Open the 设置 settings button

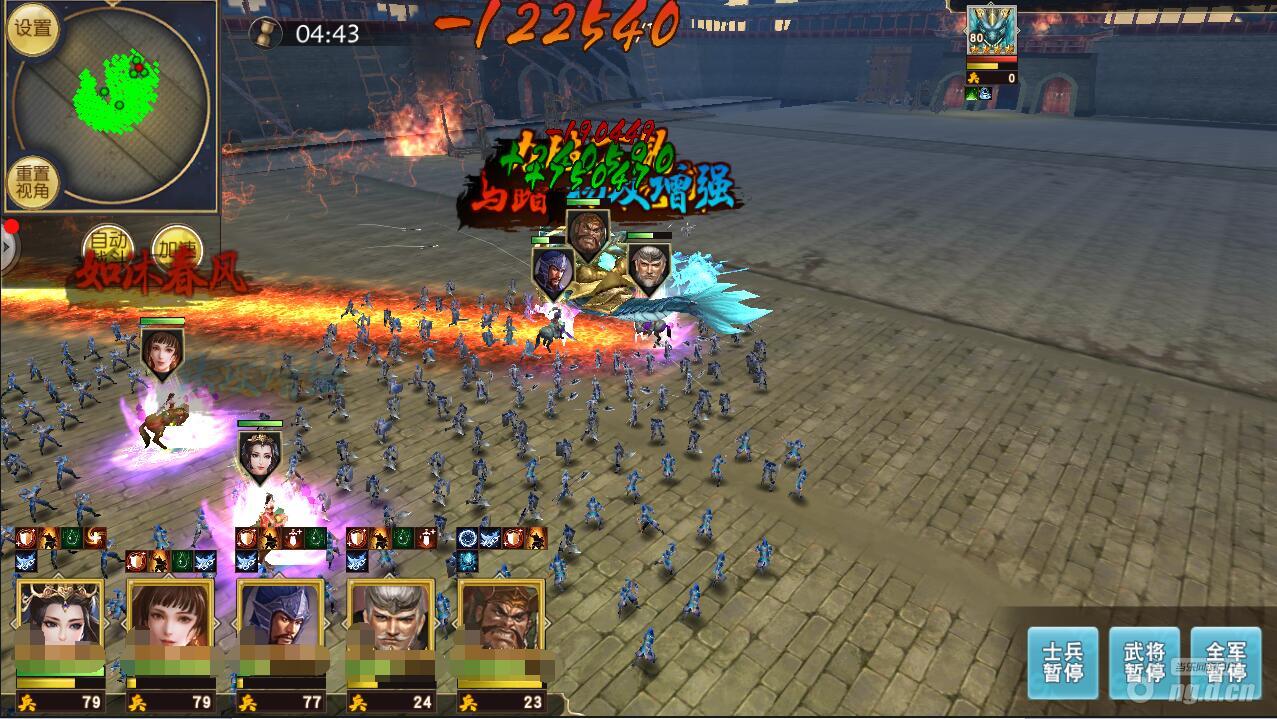coord(33,29)
